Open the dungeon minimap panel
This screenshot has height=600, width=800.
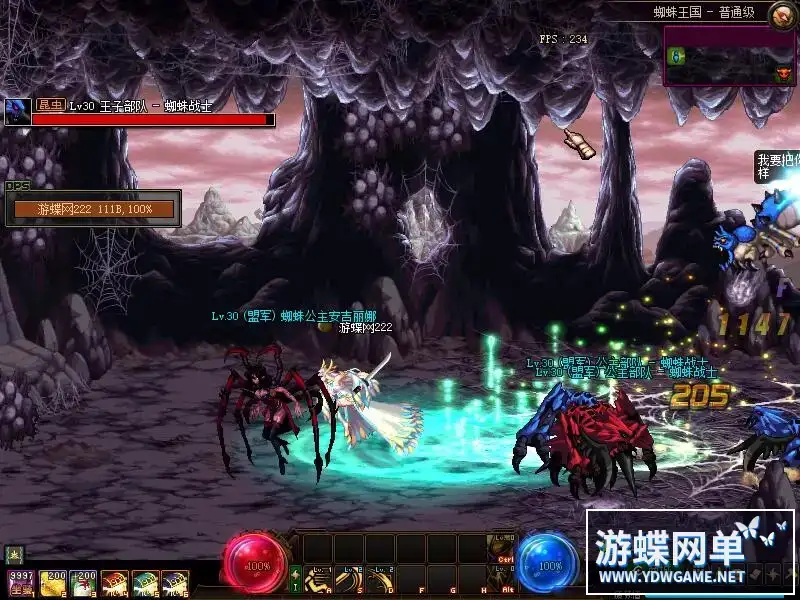[729, 57]
